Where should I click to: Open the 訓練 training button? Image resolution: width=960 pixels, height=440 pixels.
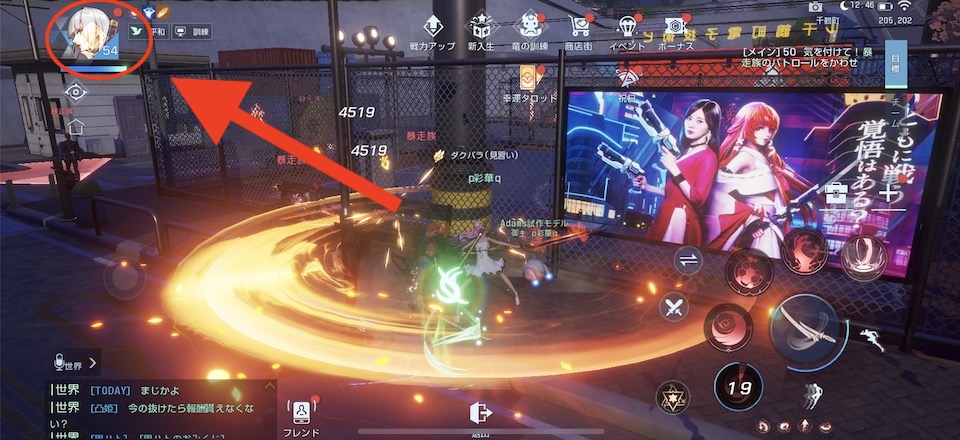pos(196,31)
